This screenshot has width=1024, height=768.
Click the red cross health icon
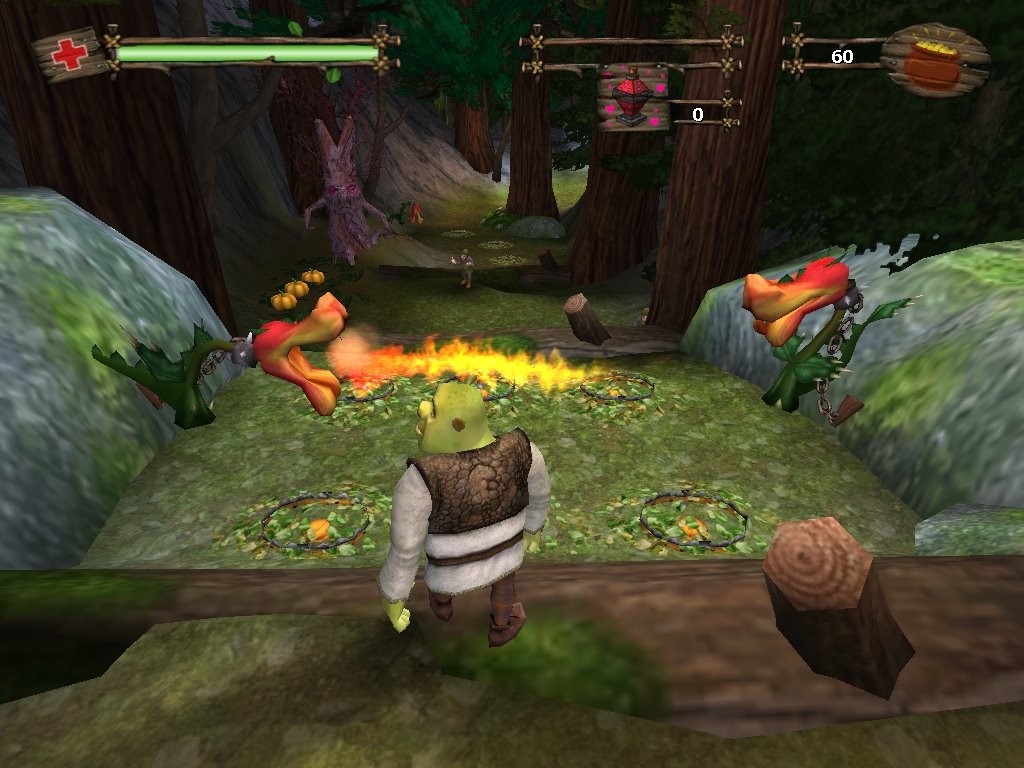[69, 54]
